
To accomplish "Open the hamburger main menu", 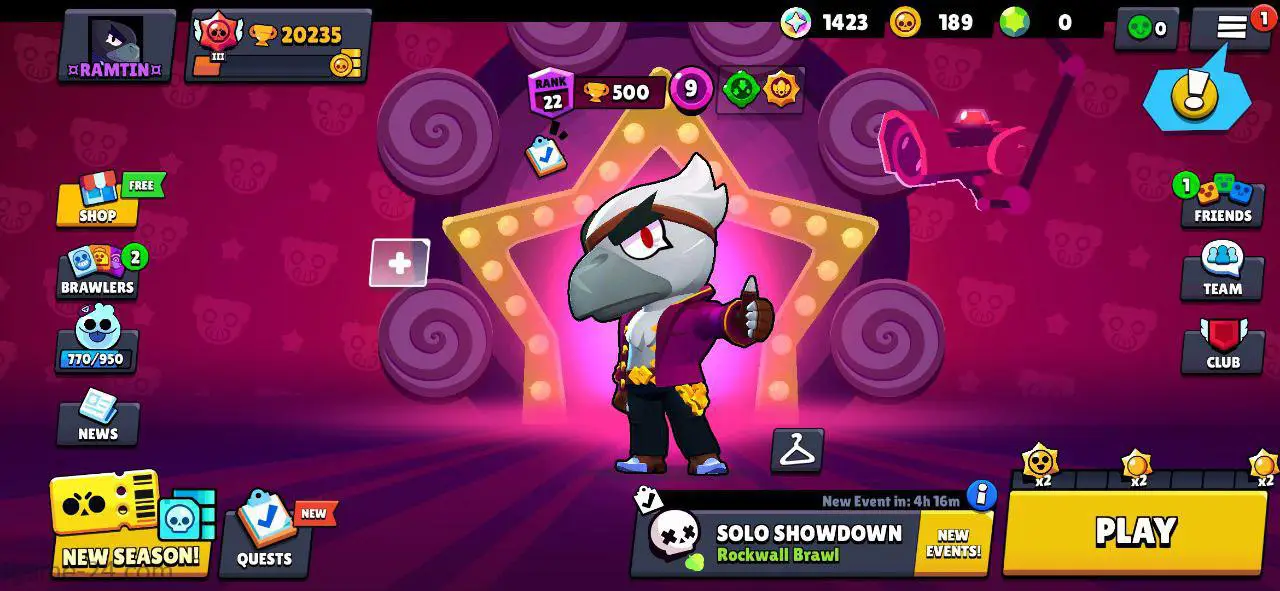I will 1231,28.
